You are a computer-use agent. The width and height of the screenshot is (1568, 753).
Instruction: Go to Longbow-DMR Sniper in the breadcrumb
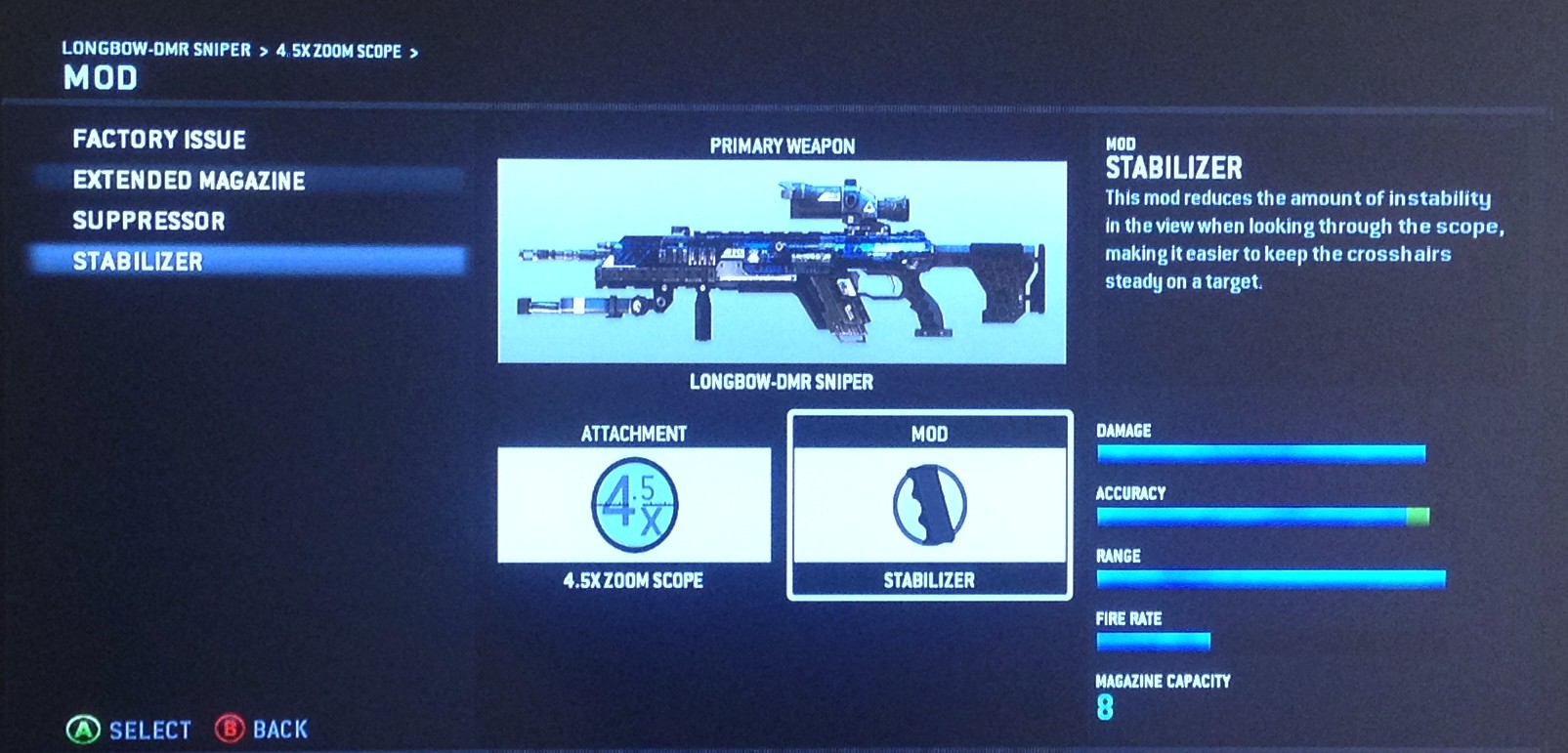coord(156,50)
